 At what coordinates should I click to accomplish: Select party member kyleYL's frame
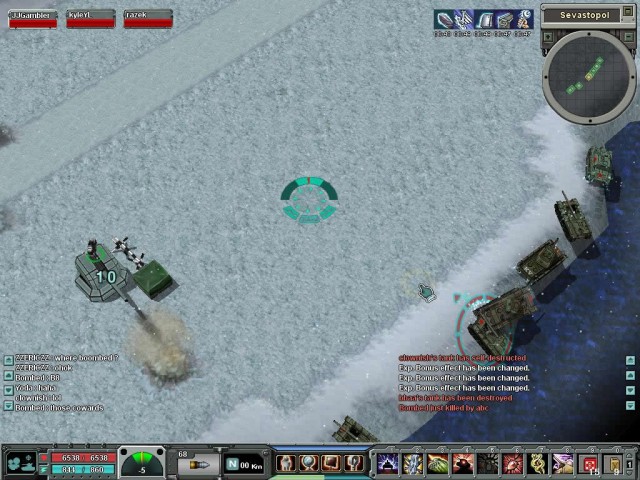pos(91,18)
